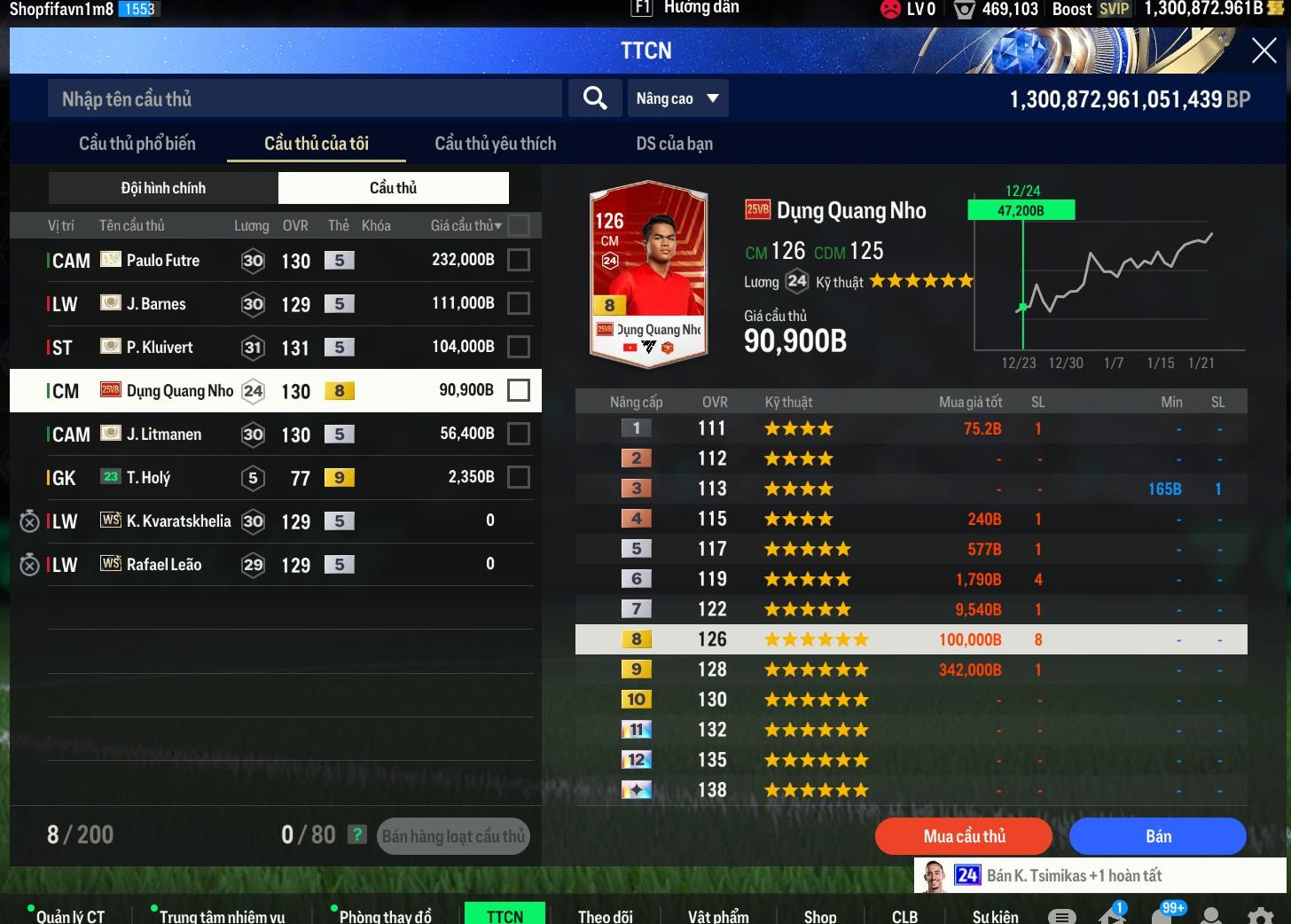This screenshot has height=924, width=1291.
Task: Open the Nâng cao dropdown
Action: click(677, 98)
